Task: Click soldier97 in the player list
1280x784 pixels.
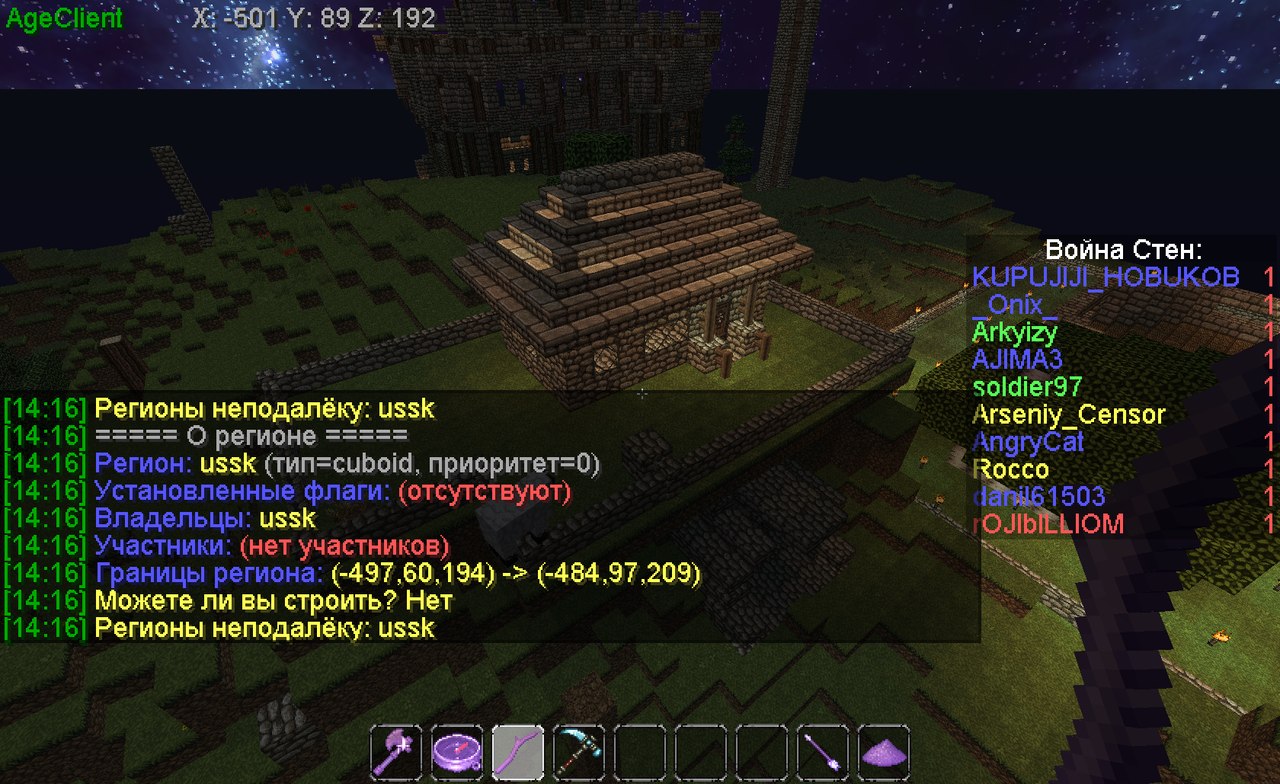Action: coord(1026,387)
